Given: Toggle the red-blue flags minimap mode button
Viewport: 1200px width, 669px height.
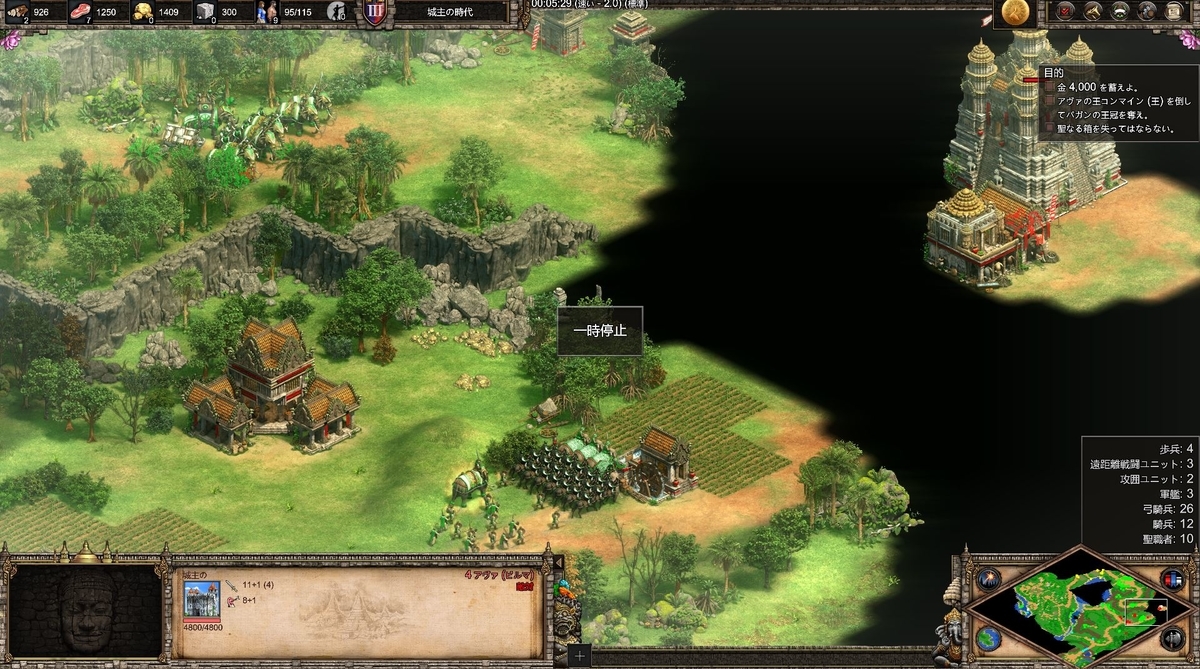Looking at the screenshot, I should 1172,580.
